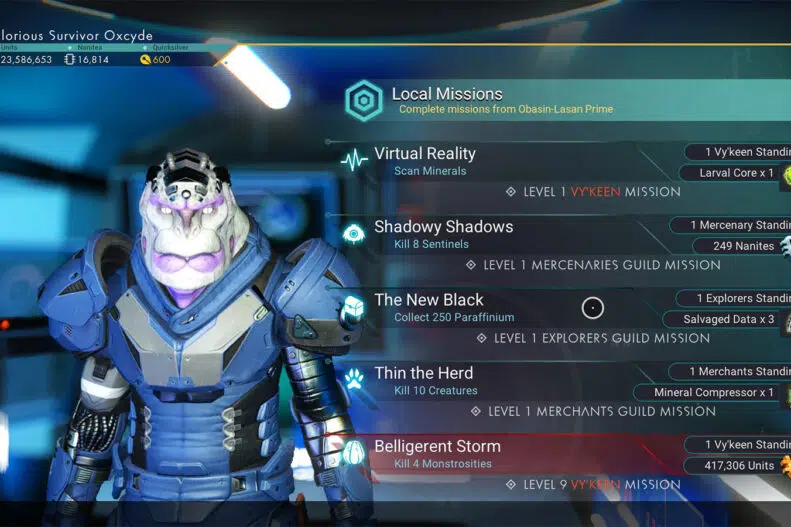The width and height of the screenshot is (791, 527).
Task: Choose the Shadowy Shadows mission
Action: 443,227
